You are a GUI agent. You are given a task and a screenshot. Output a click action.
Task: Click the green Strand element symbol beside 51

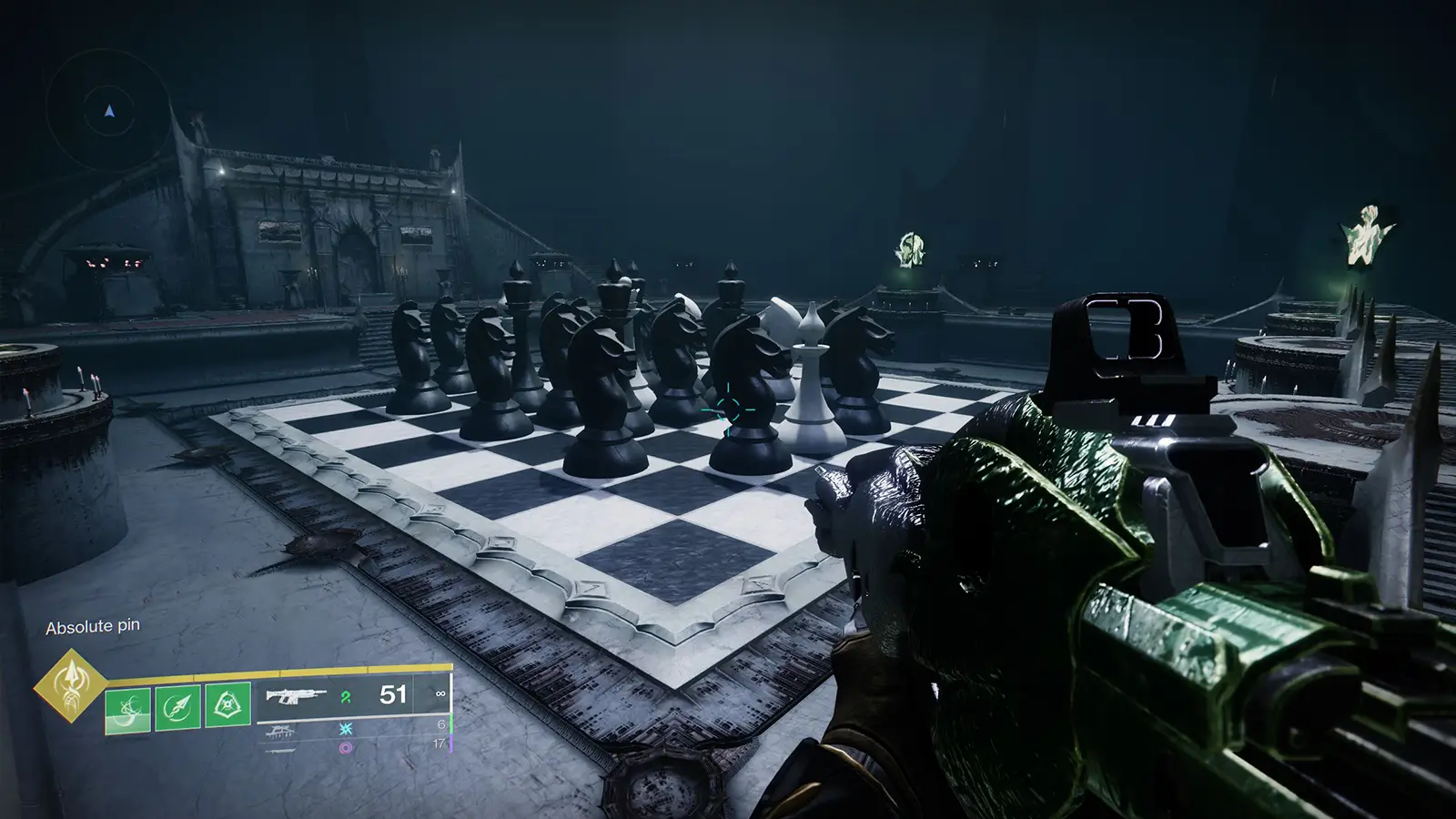[x=343, y=696]
